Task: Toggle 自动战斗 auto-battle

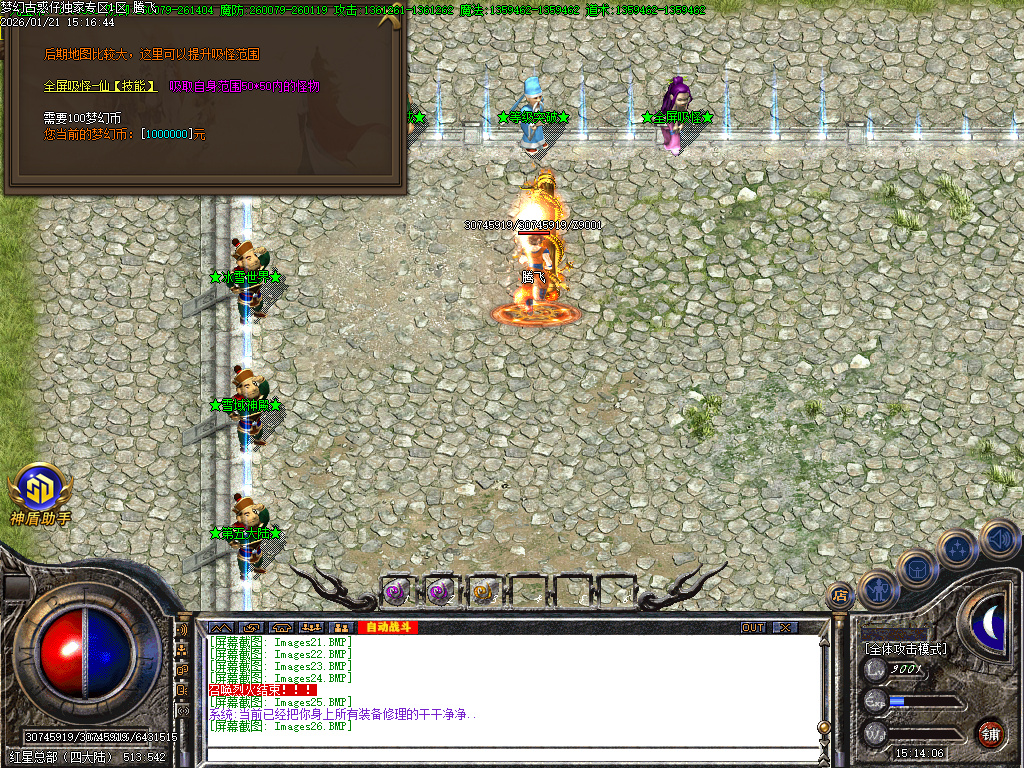Action: [x=388, y=627]
